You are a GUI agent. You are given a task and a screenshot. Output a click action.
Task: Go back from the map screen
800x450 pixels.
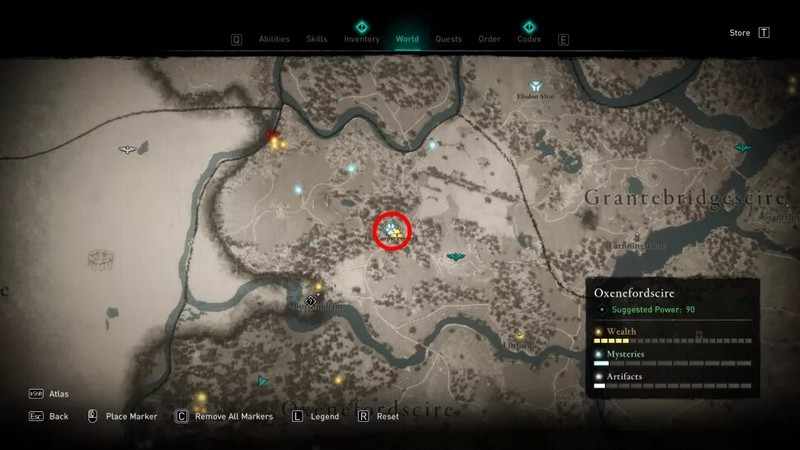[x=58, y=416]
